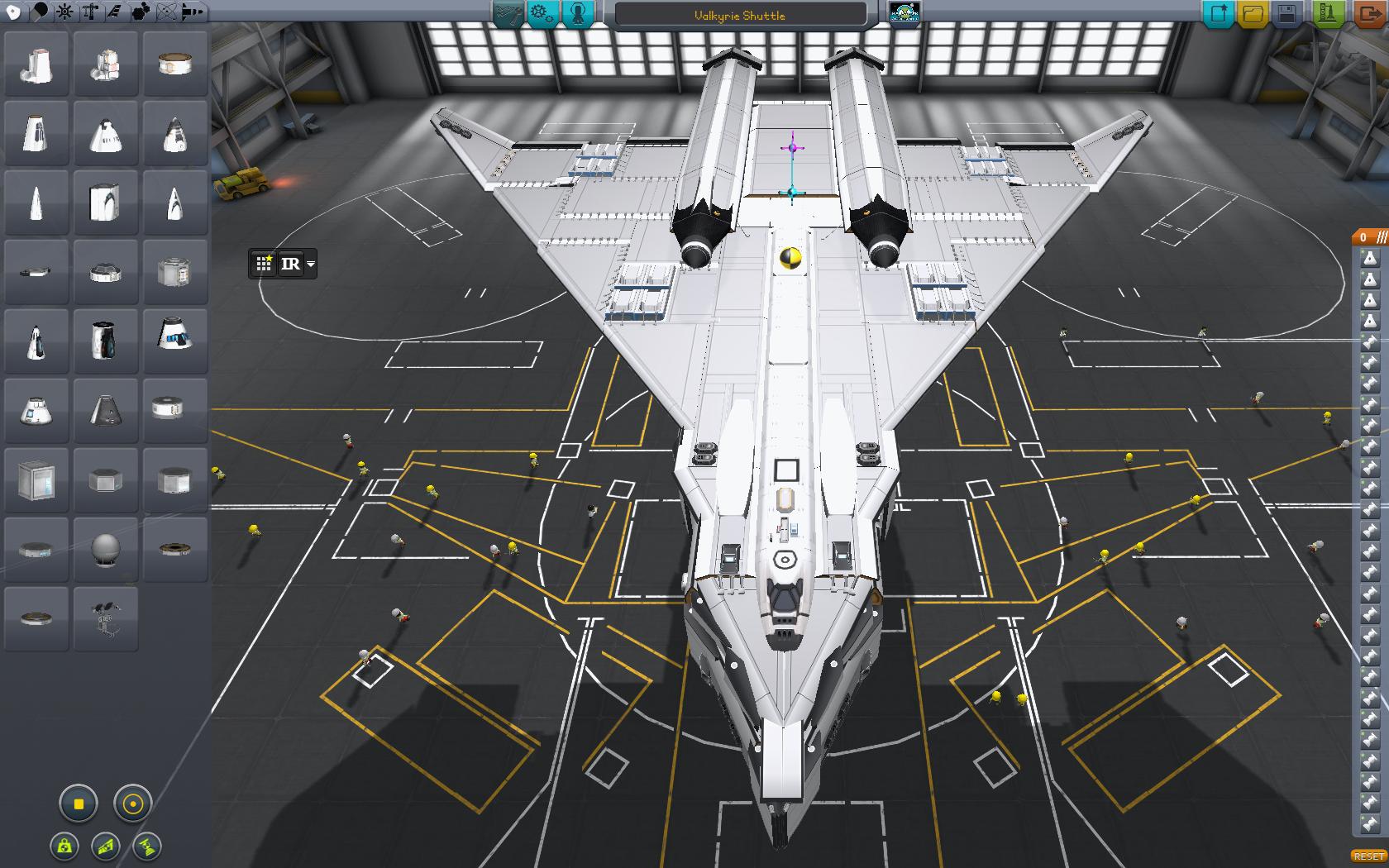The image size is (1389, 868).
Task: Switch to the Aerodynamics parts category tab
Action: pos(116,12)
